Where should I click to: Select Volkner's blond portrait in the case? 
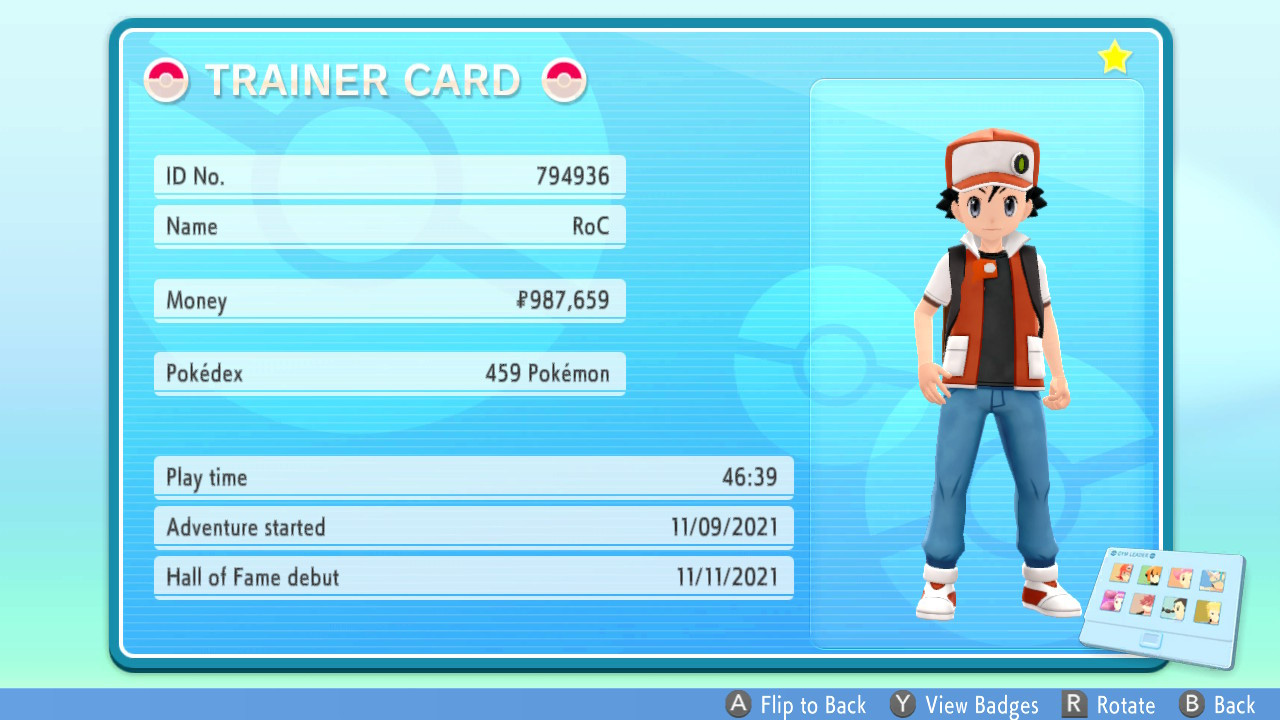click(1207, 611)
